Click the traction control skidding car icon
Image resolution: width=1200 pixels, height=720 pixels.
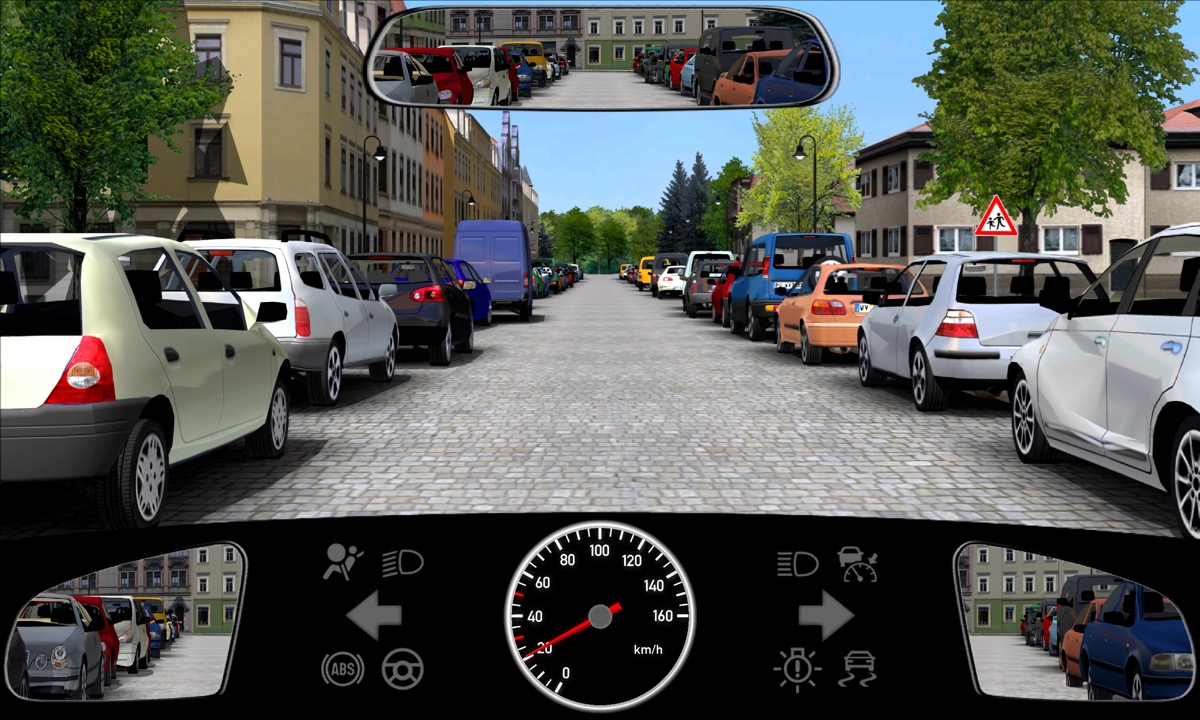(x=858, y=668)
